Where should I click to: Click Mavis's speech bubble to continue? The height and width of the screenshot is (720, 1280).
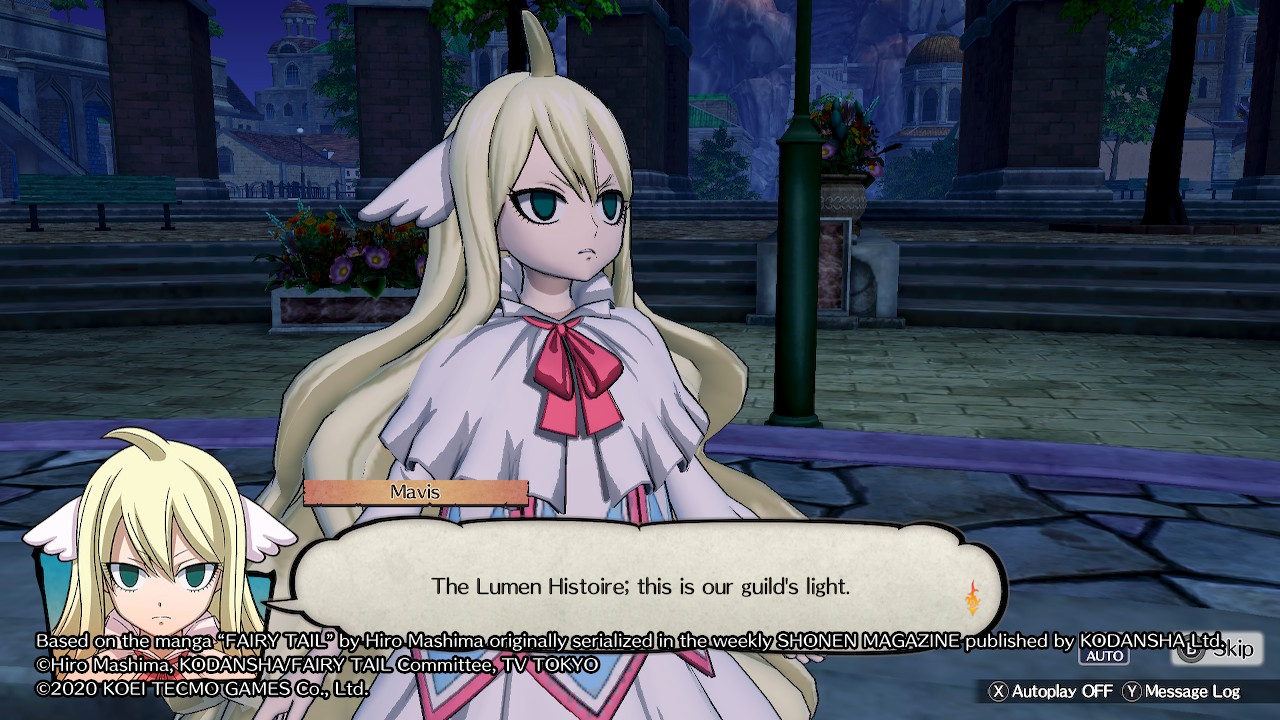click(640, 586)
